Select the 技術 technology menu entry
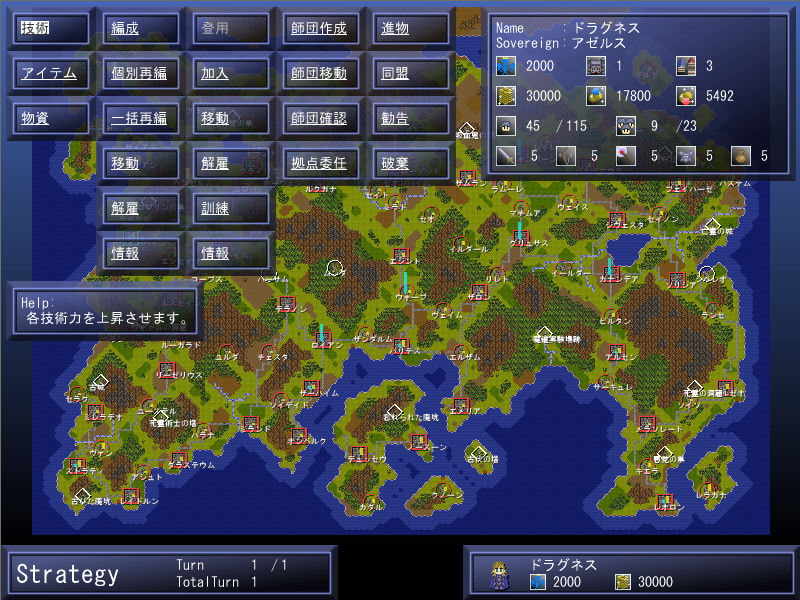Image resolution: width=800 pixels, height=600 pixels. (51, 28)
